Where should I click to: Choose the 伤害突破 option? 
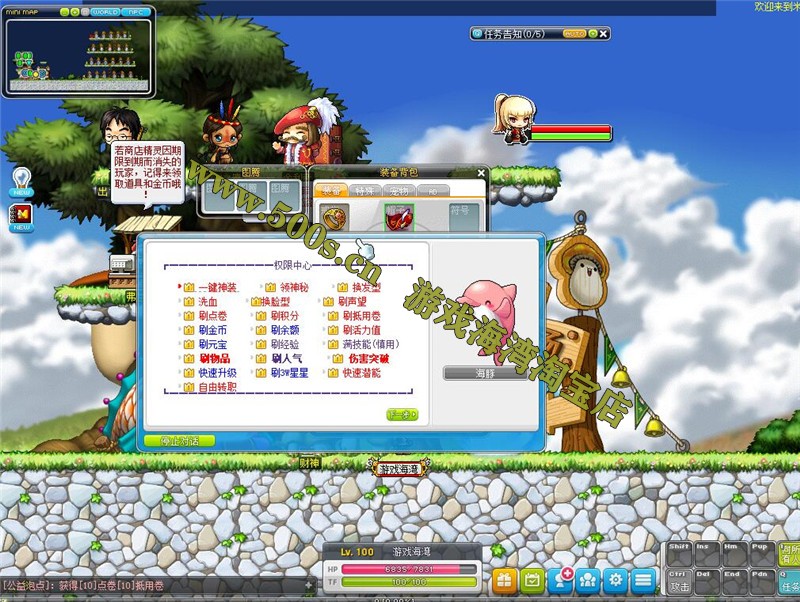[x=367, y=358]
